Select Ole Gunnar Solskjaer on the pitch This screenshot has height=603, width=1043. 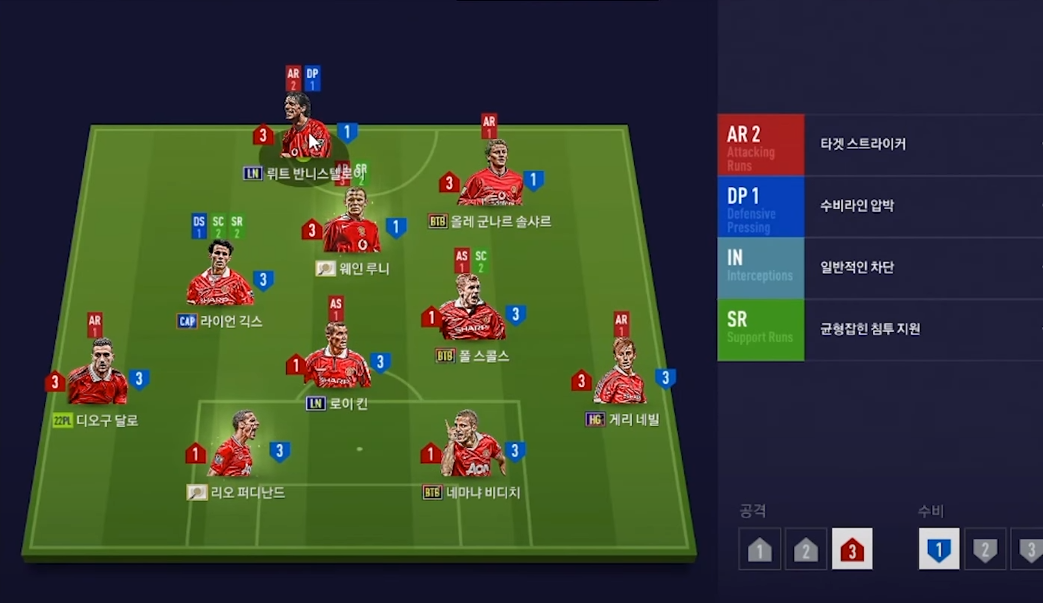490,184
